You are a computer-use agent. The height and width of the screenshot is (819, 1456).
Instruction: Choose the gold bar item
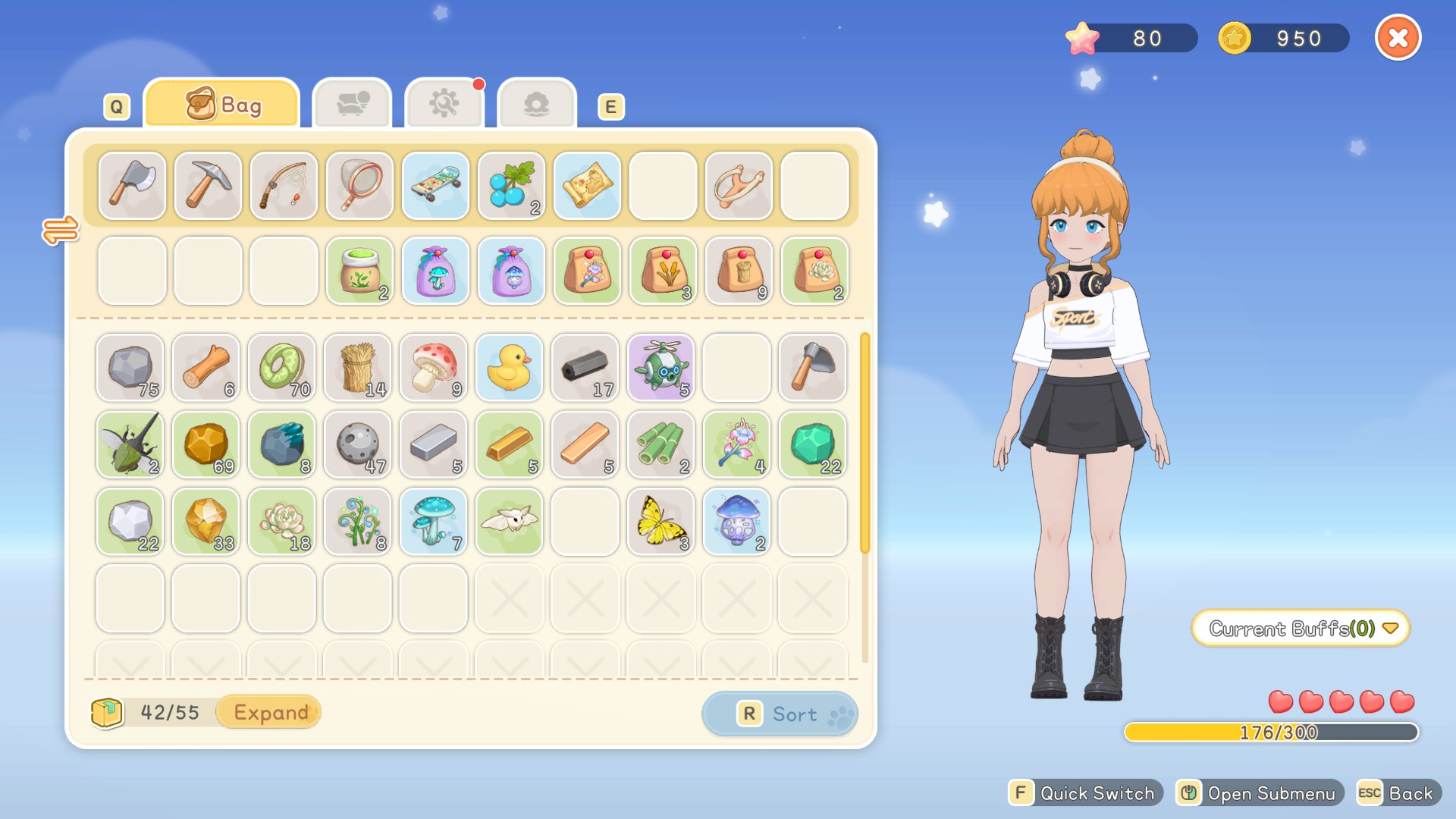pyautogui.click(x=510, y=444)
